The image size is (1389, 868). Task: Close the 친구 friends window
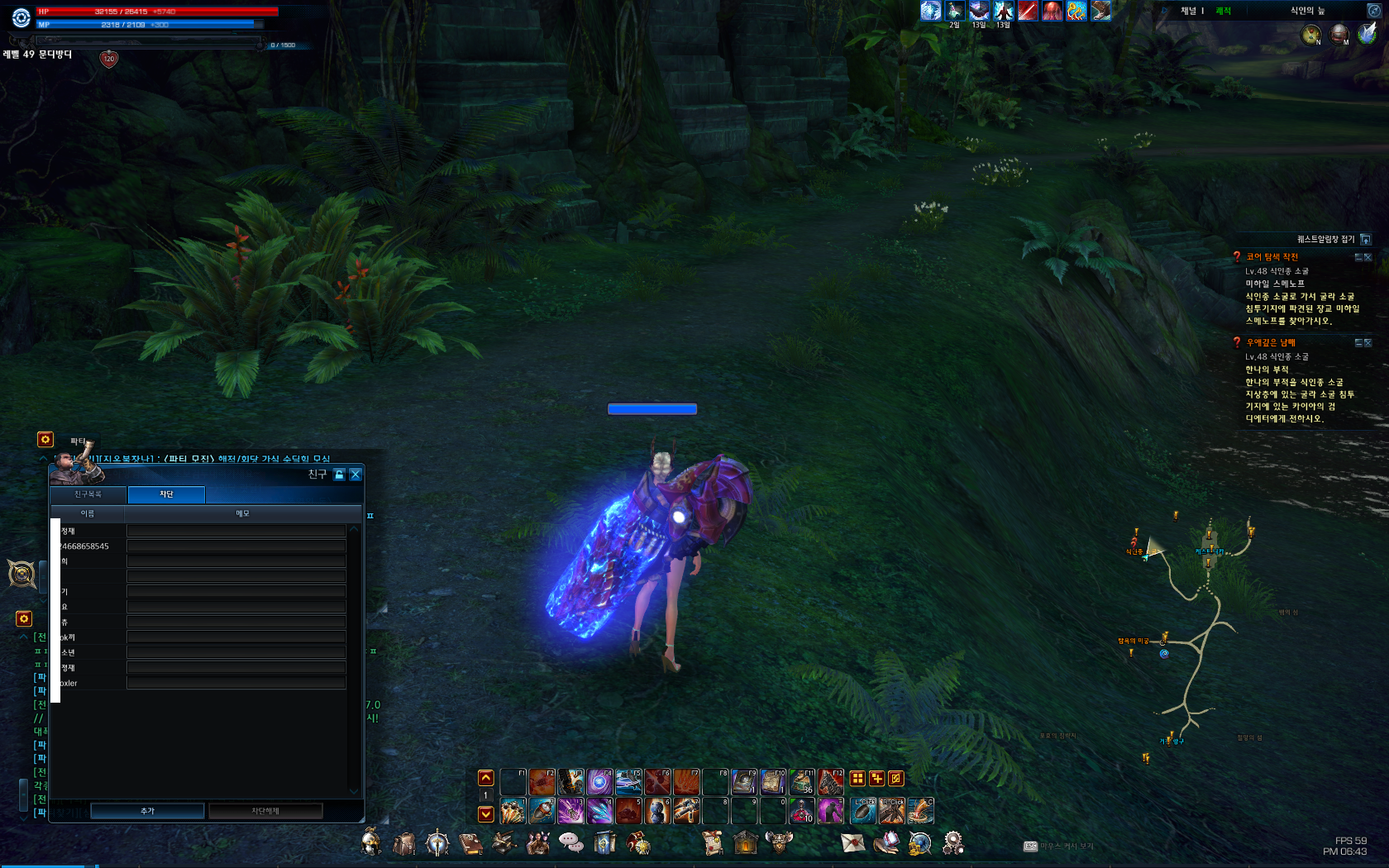click(356, 475)
